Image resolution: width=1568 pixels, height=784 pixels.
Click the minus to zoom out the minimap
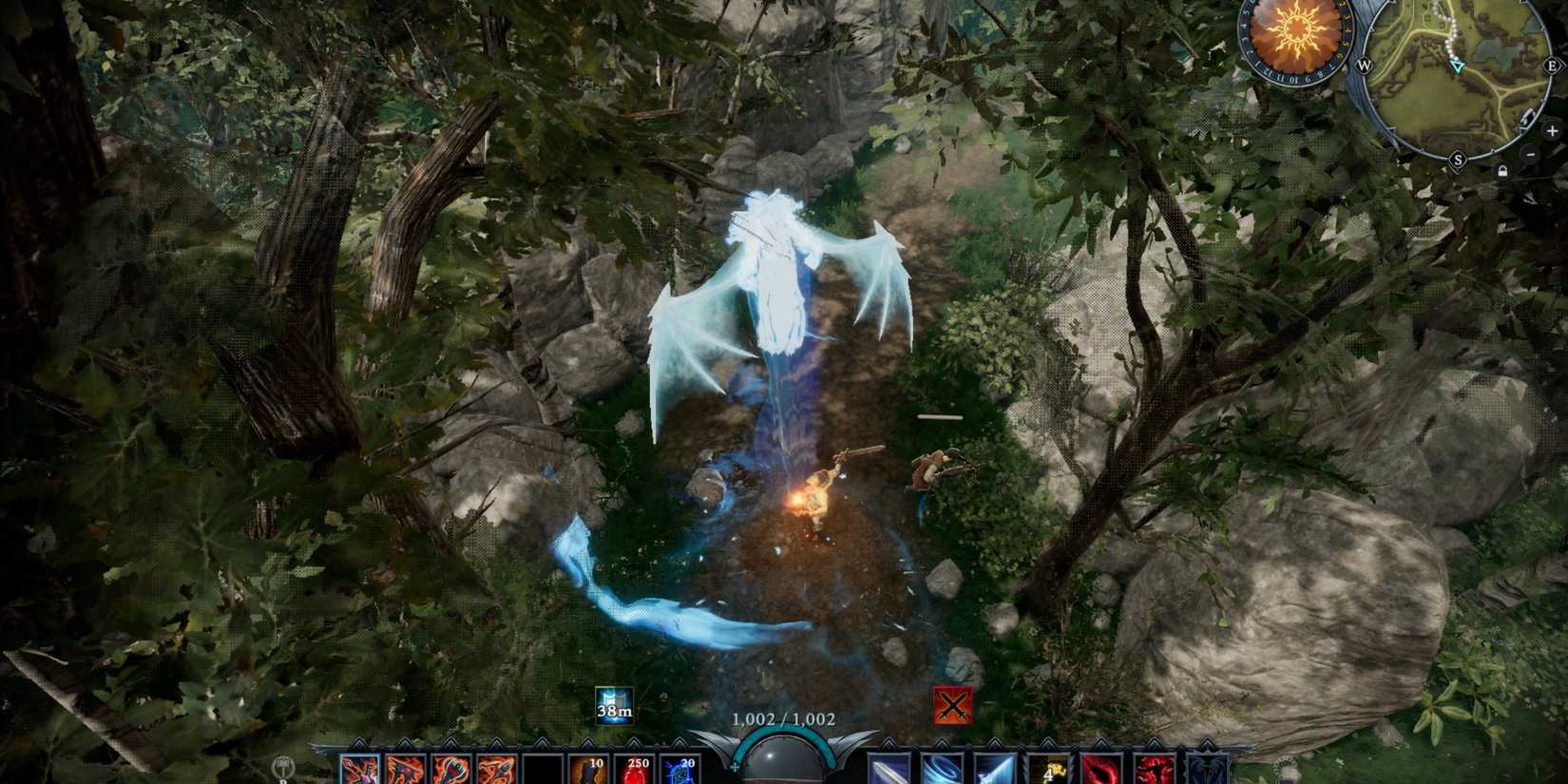point(1530,154)
